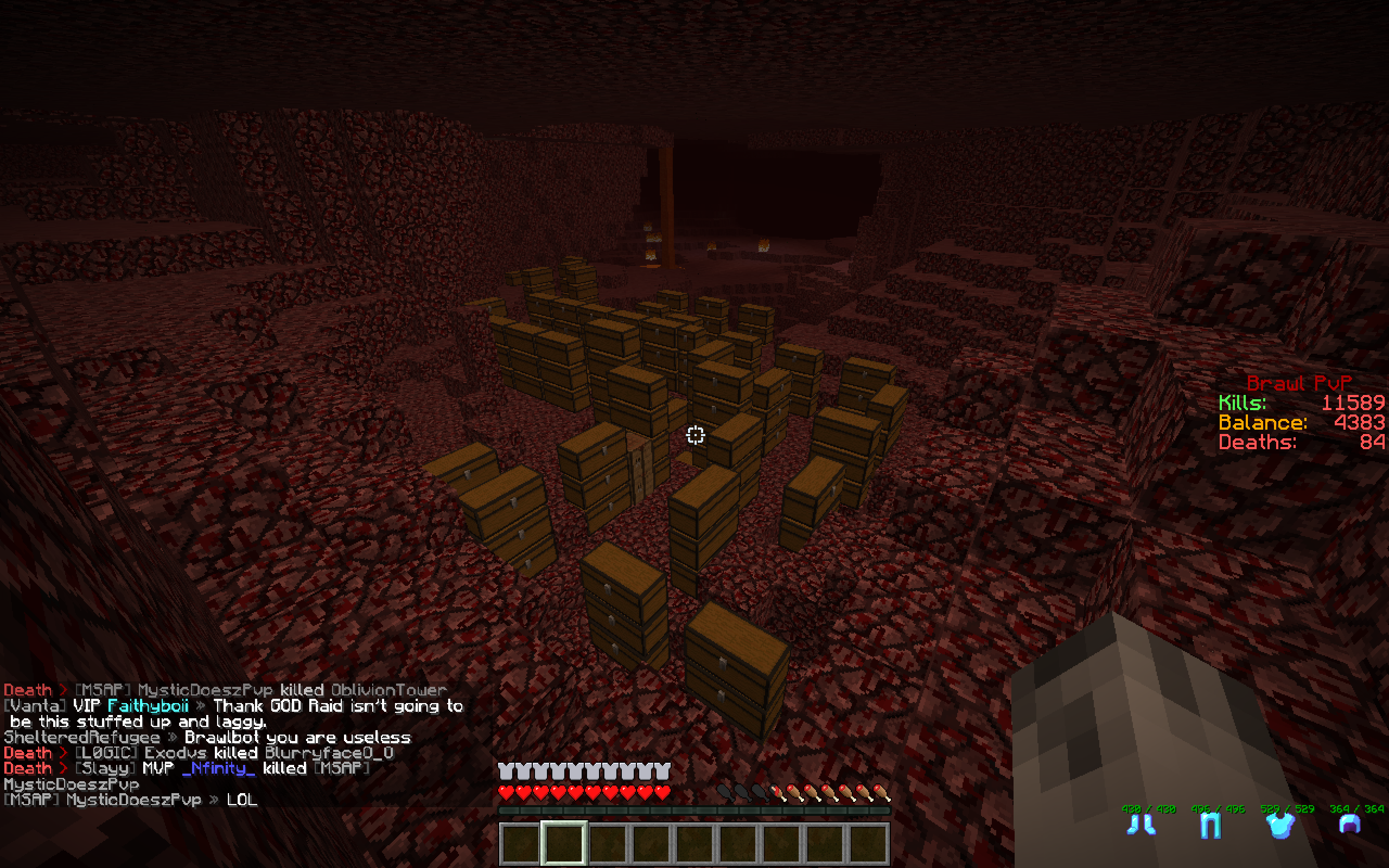
Task: Click Faithyboii's name in chat
Action: 148,706
